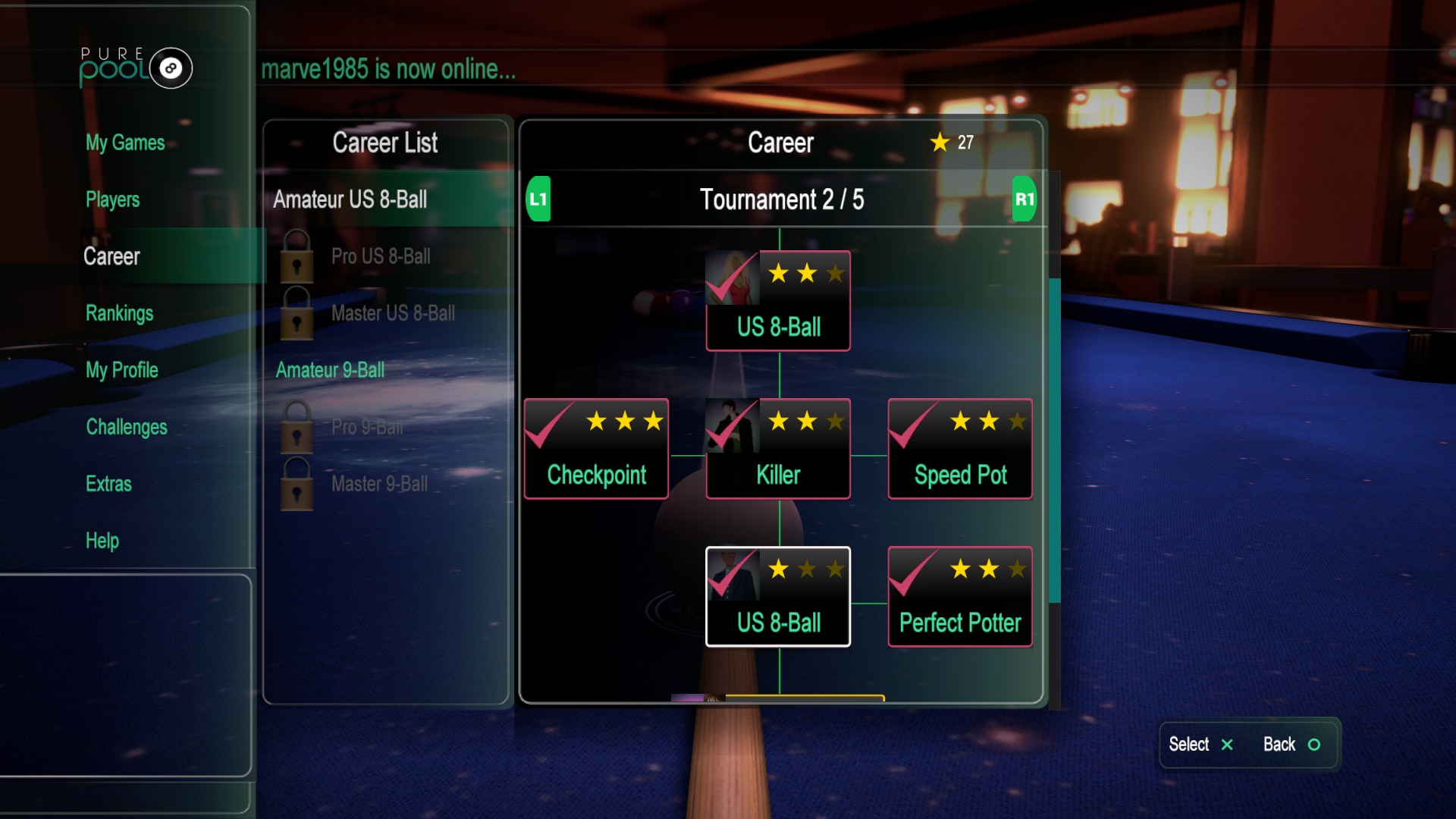Open the Extras menu
The image size is (1456, 819).
(x=108, y=484)
